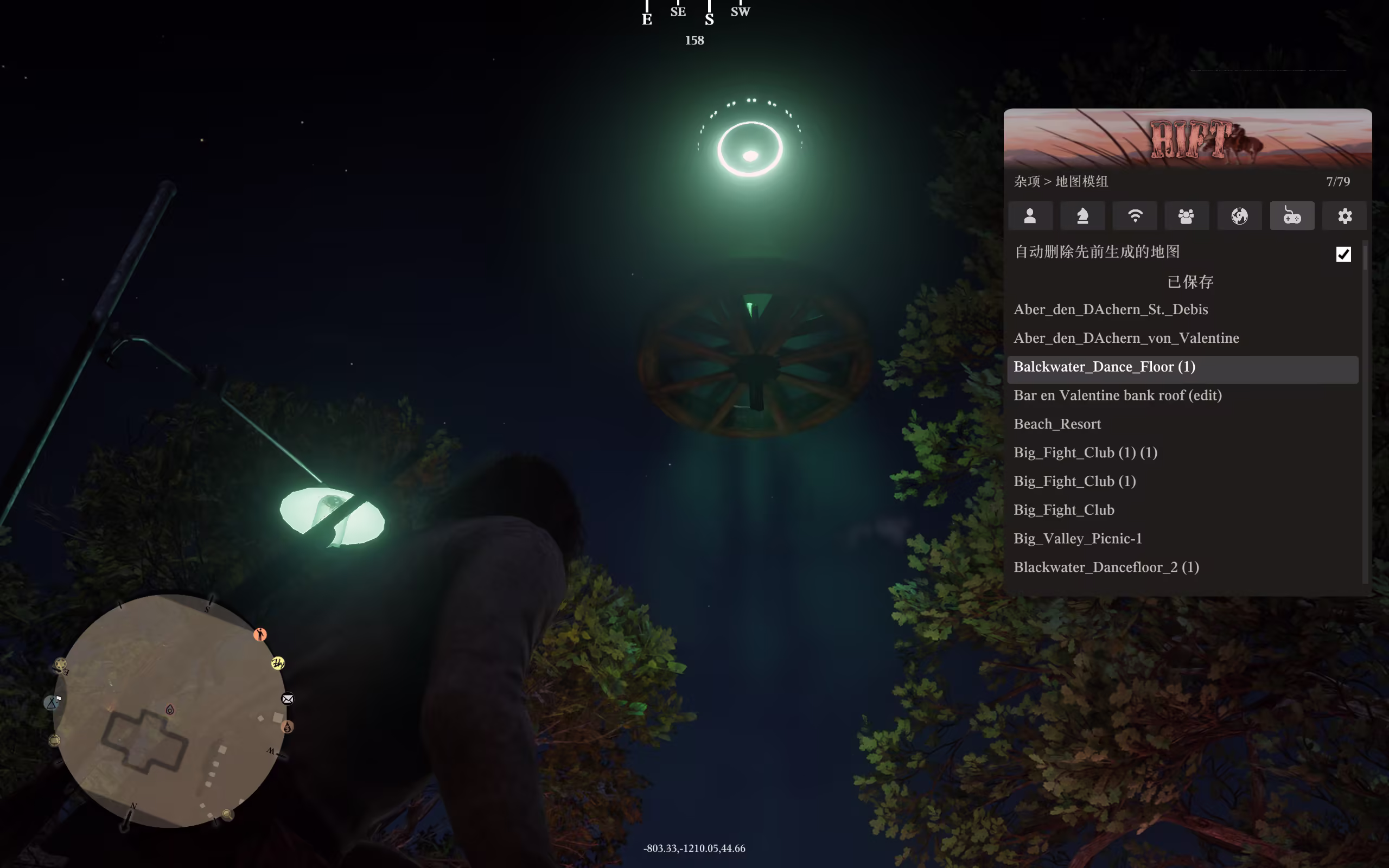Screen dimensions: 1389x868
Task: Select Bar en Valentine bank roof (edit)
Action: click(1118, 395)
